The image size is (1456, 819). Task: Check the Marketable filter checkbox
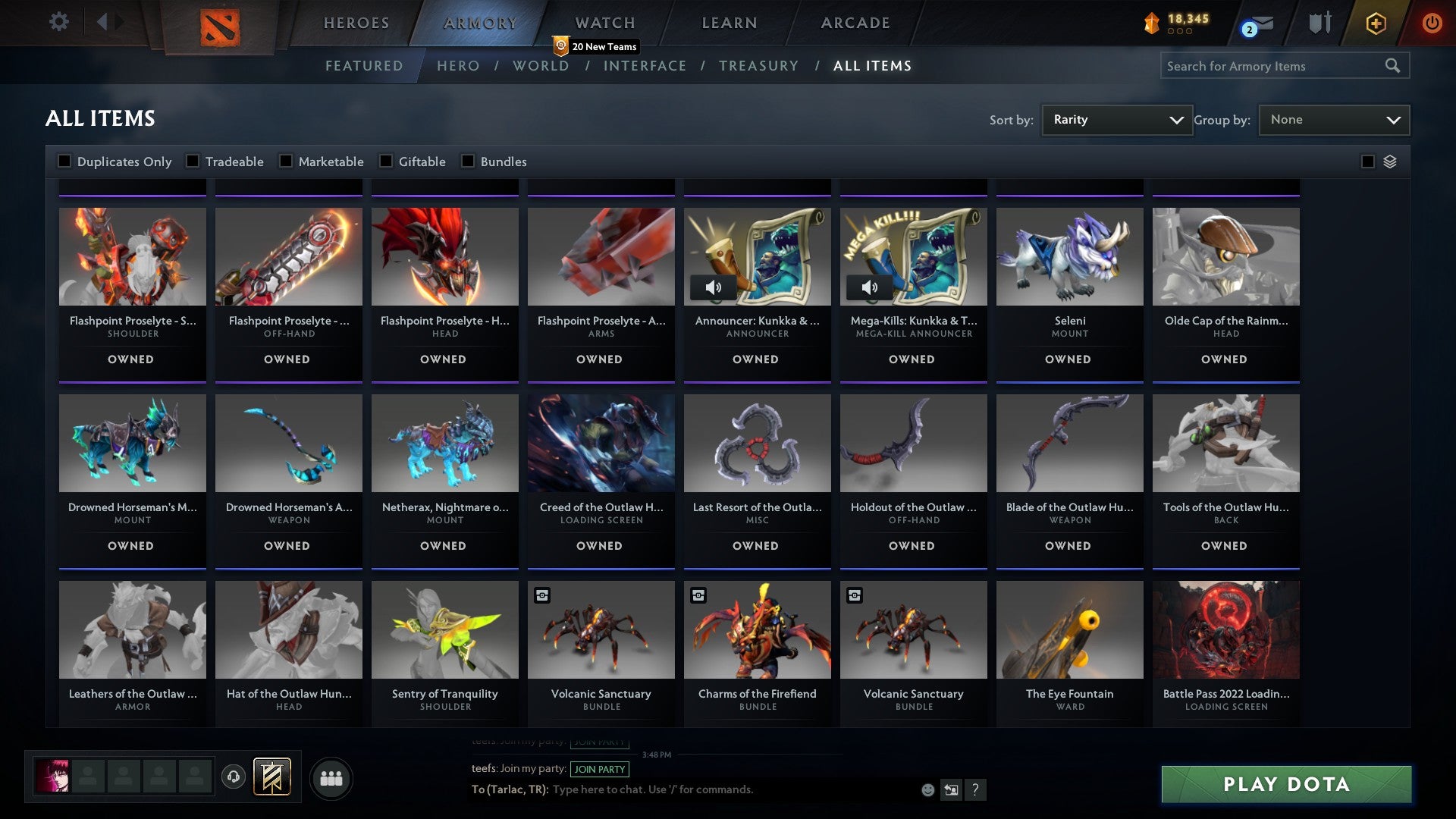coord(285,161)
